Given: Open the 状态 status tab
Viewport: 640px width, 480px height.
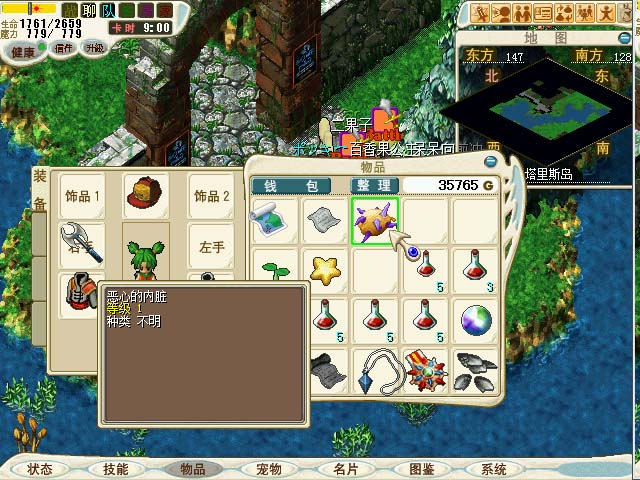Looking at the screenshot, I should 40,469.
